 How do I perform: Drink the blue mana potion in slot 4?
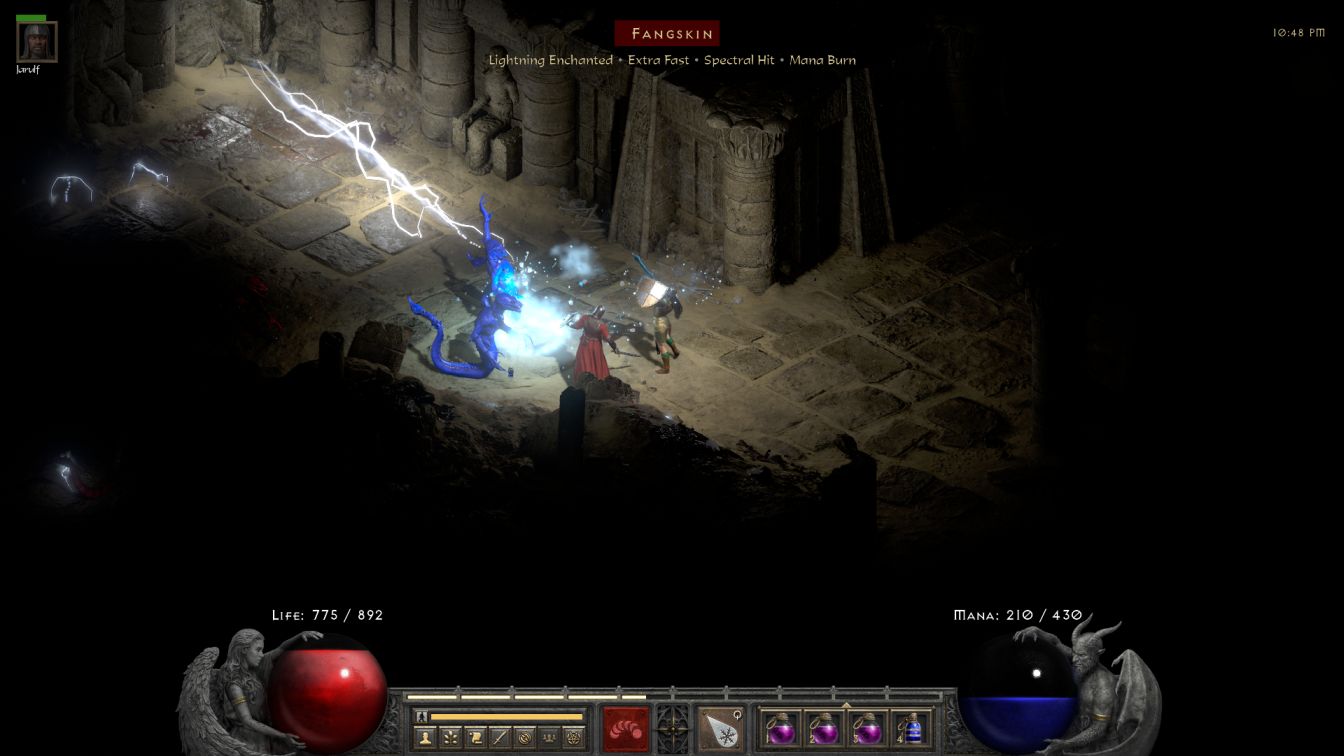[911, 727]
